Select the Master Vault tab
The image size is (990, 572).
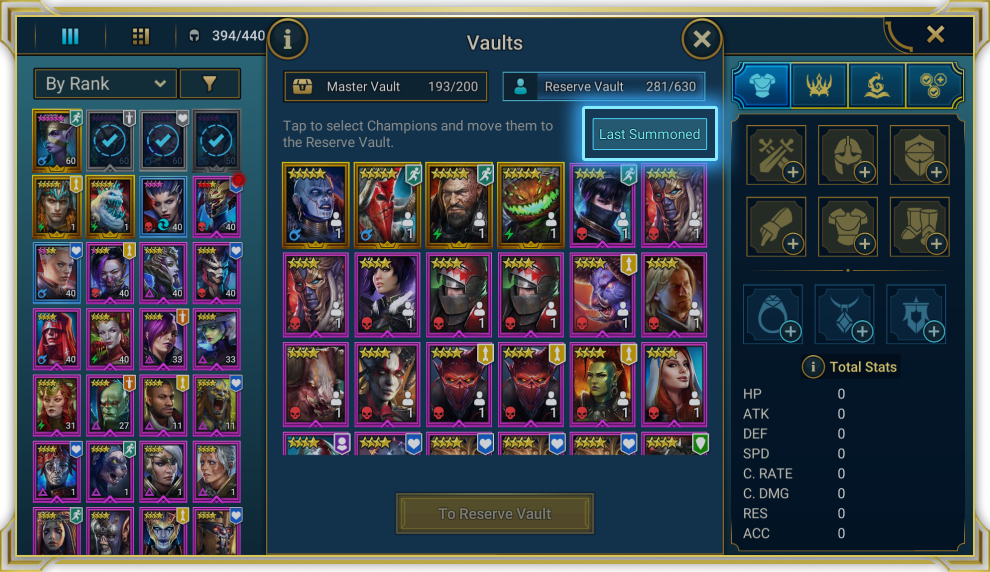pos(386,87)
